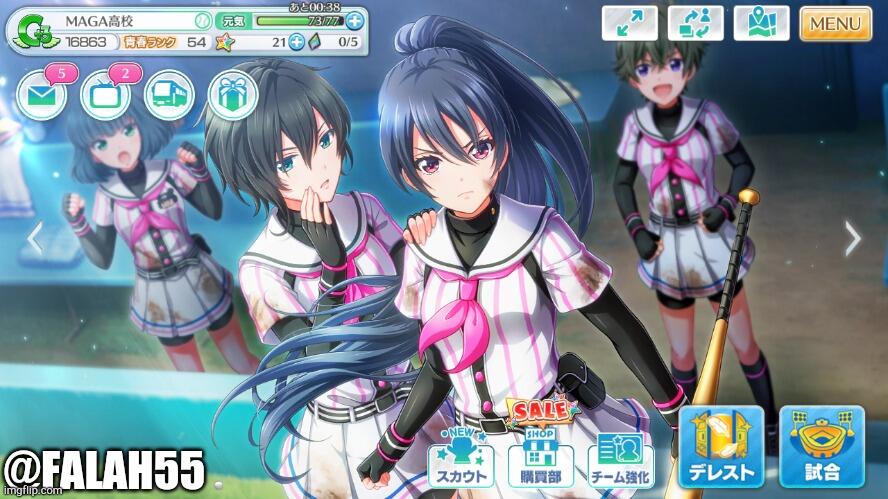Open the TV icon with 2 notifications

pos(105,95)
